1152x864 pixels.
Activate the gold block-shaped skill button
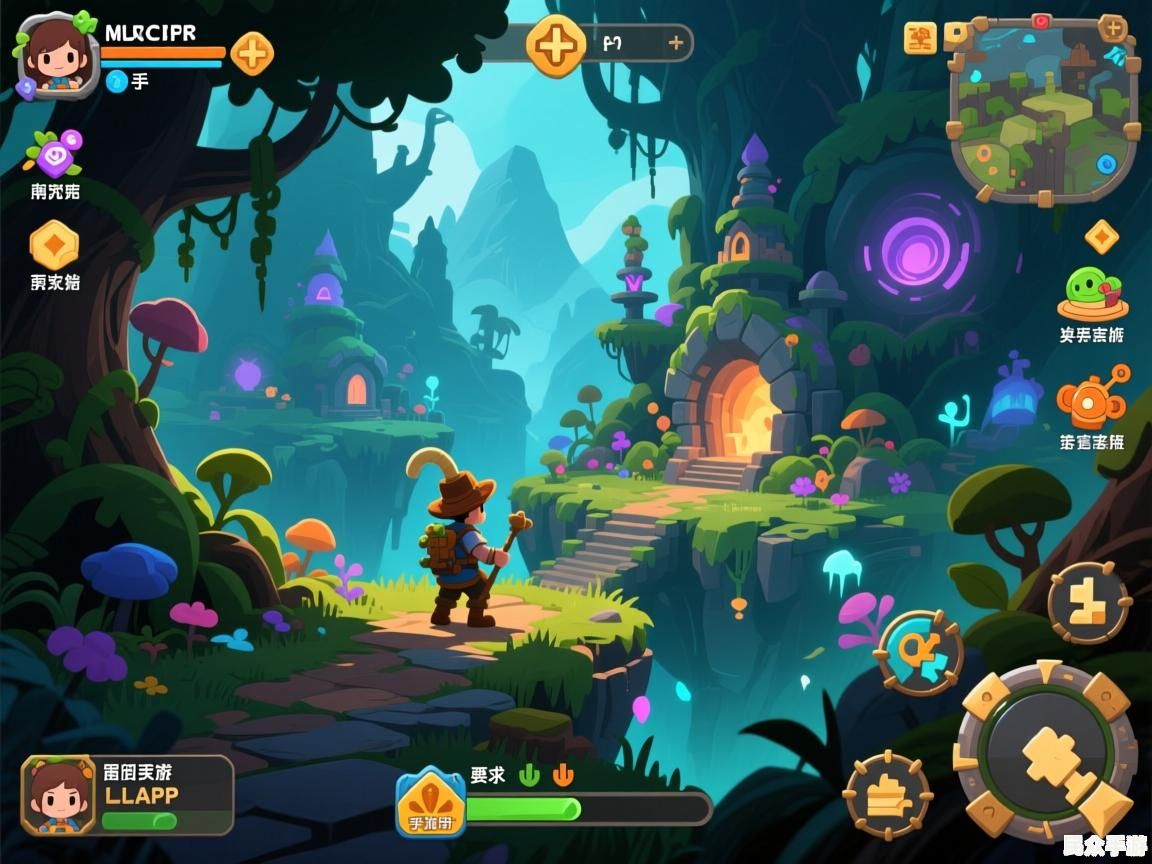click(x=1089, y=602)
